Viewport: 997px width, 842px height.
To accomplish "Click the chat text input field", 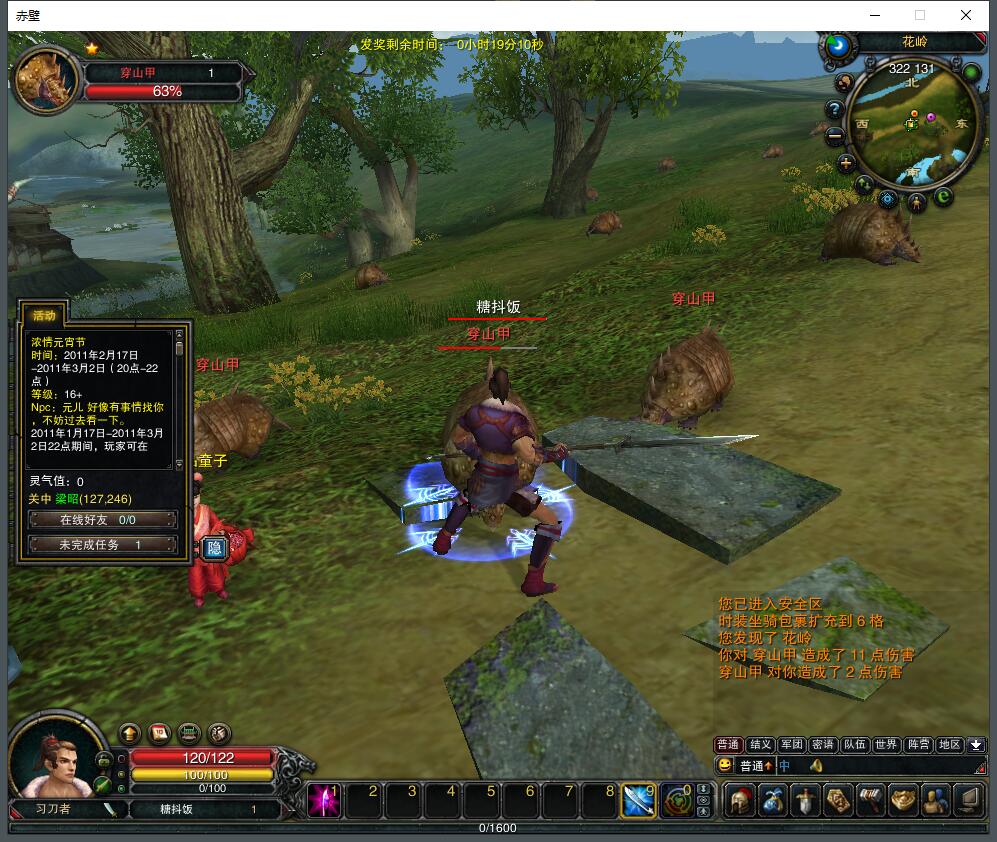I will (x=850, y=766).
